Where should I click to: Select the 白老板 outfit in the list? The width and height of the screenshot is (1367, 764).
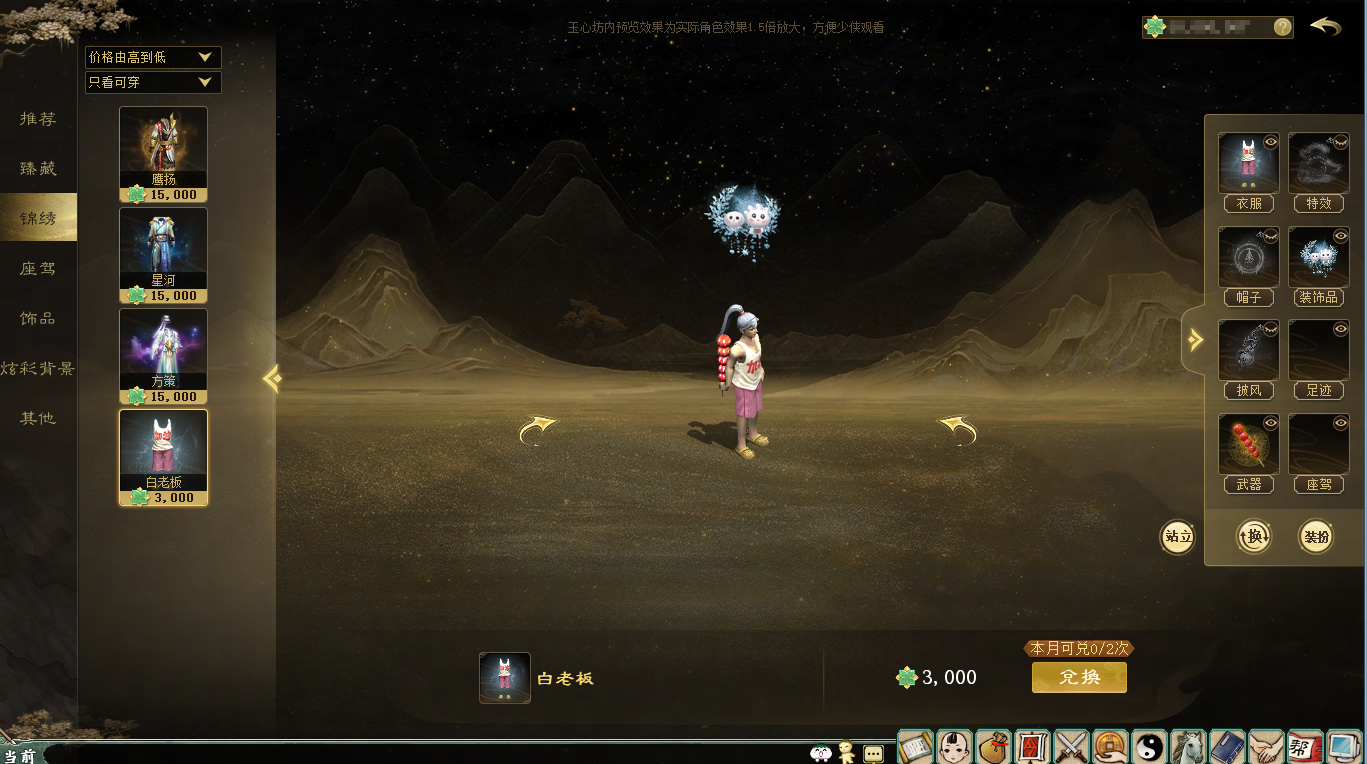point(163,457)
